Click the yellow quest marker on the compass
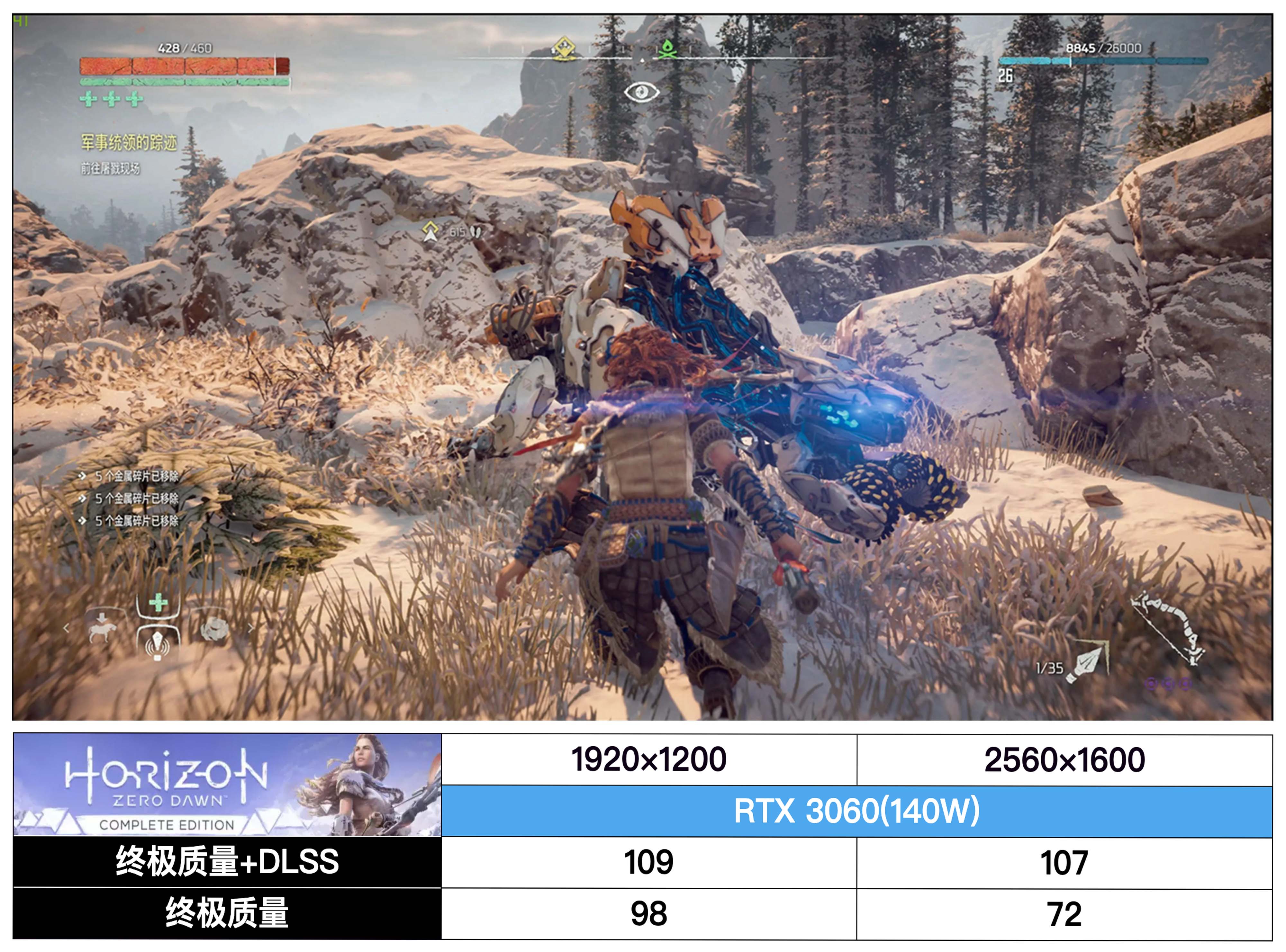Screen dimensions: 1286x952 (x=564, y=48)
